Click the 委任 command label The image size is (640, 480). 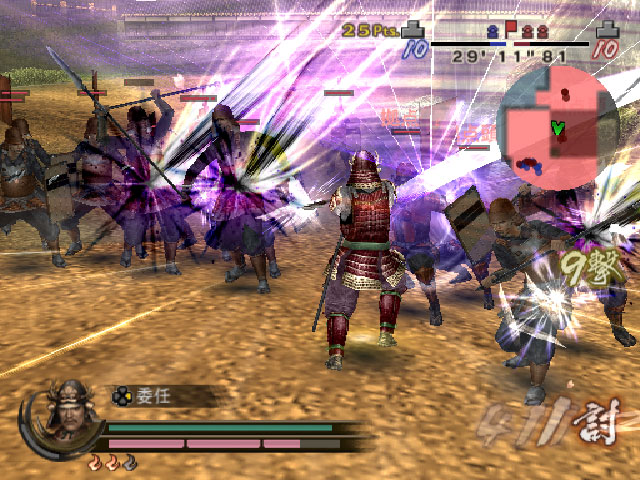153,396
